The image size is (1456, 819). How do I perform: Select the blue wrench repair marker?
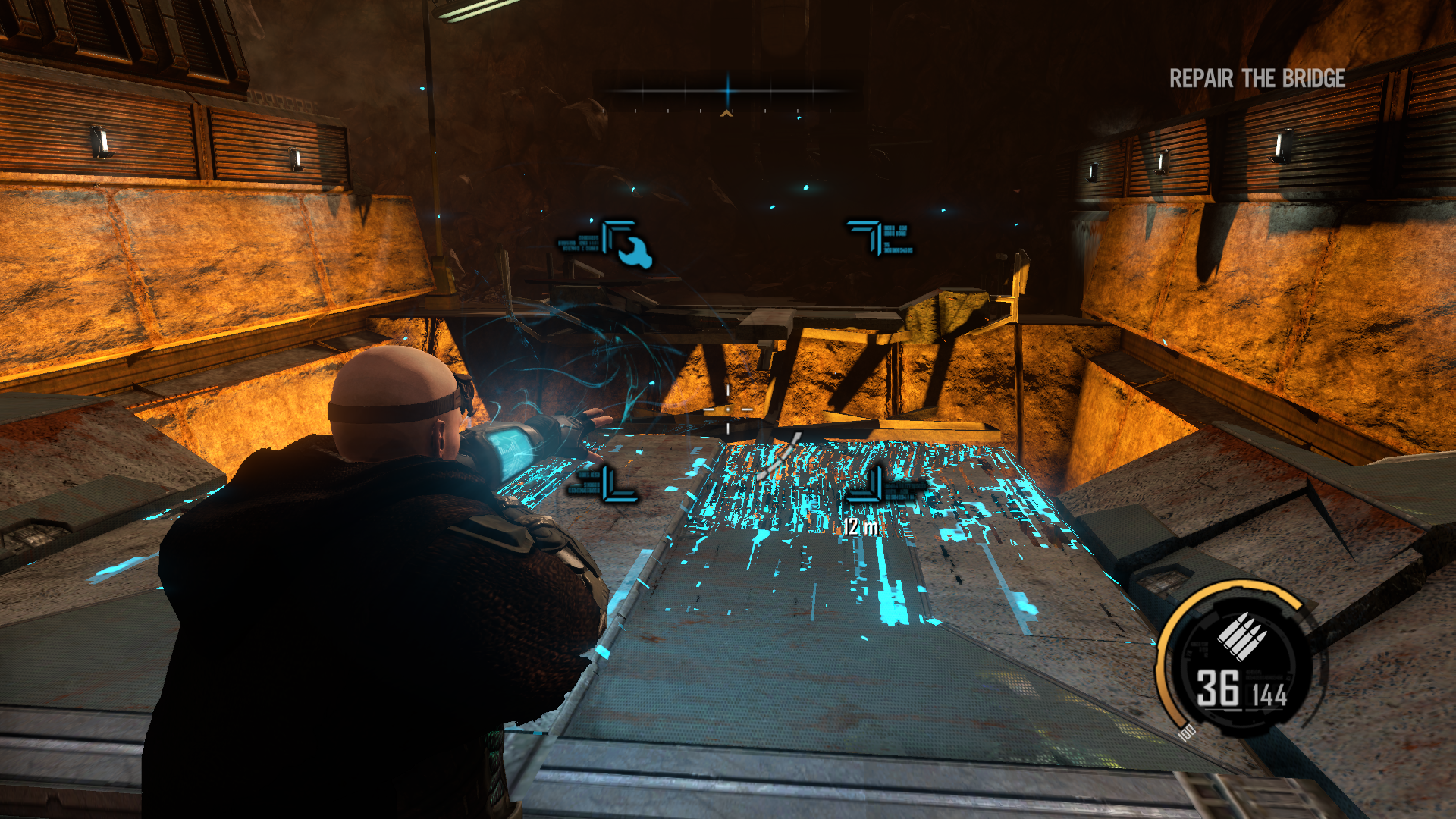point(634,252)
